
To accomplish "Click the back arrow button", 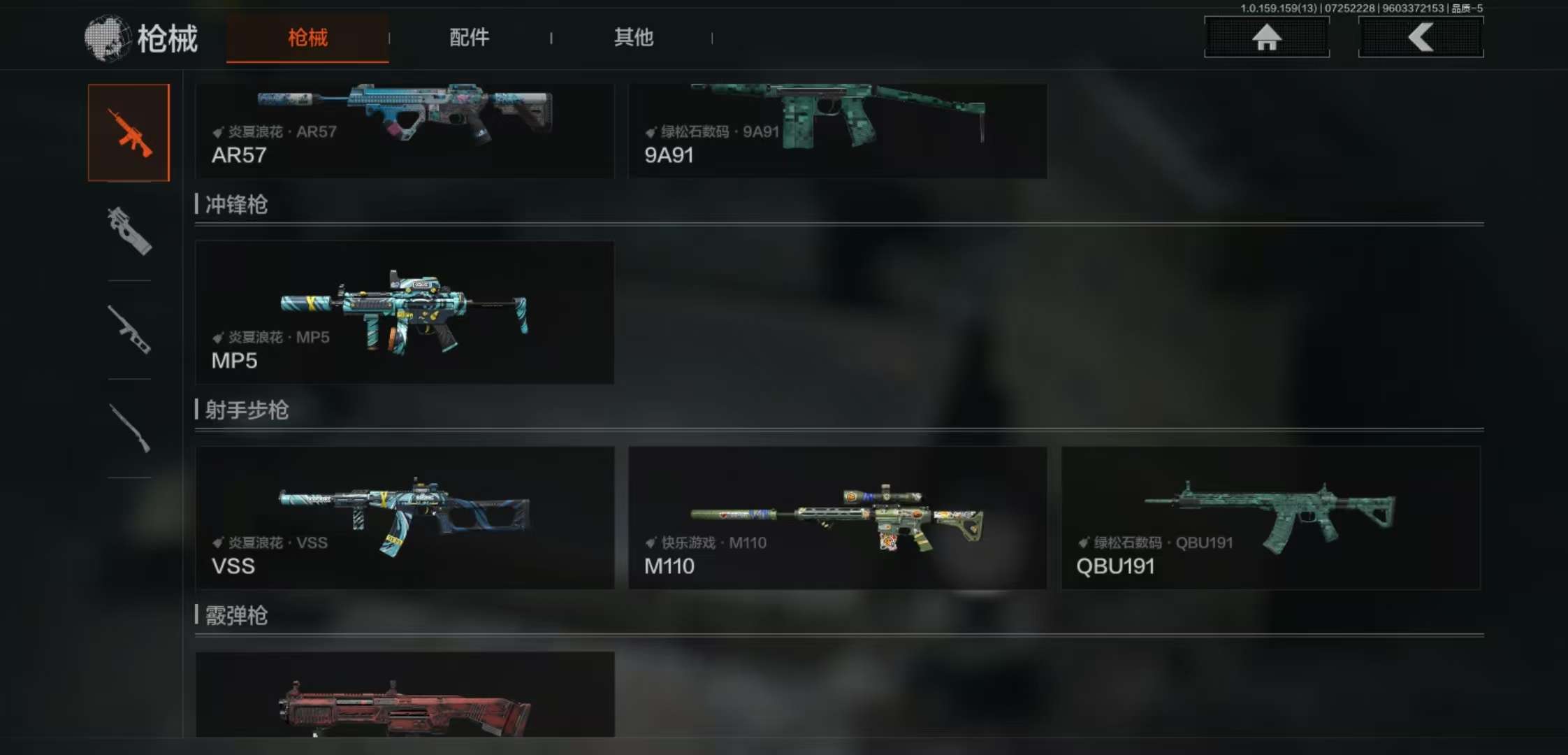I will tap(1420, 37).
